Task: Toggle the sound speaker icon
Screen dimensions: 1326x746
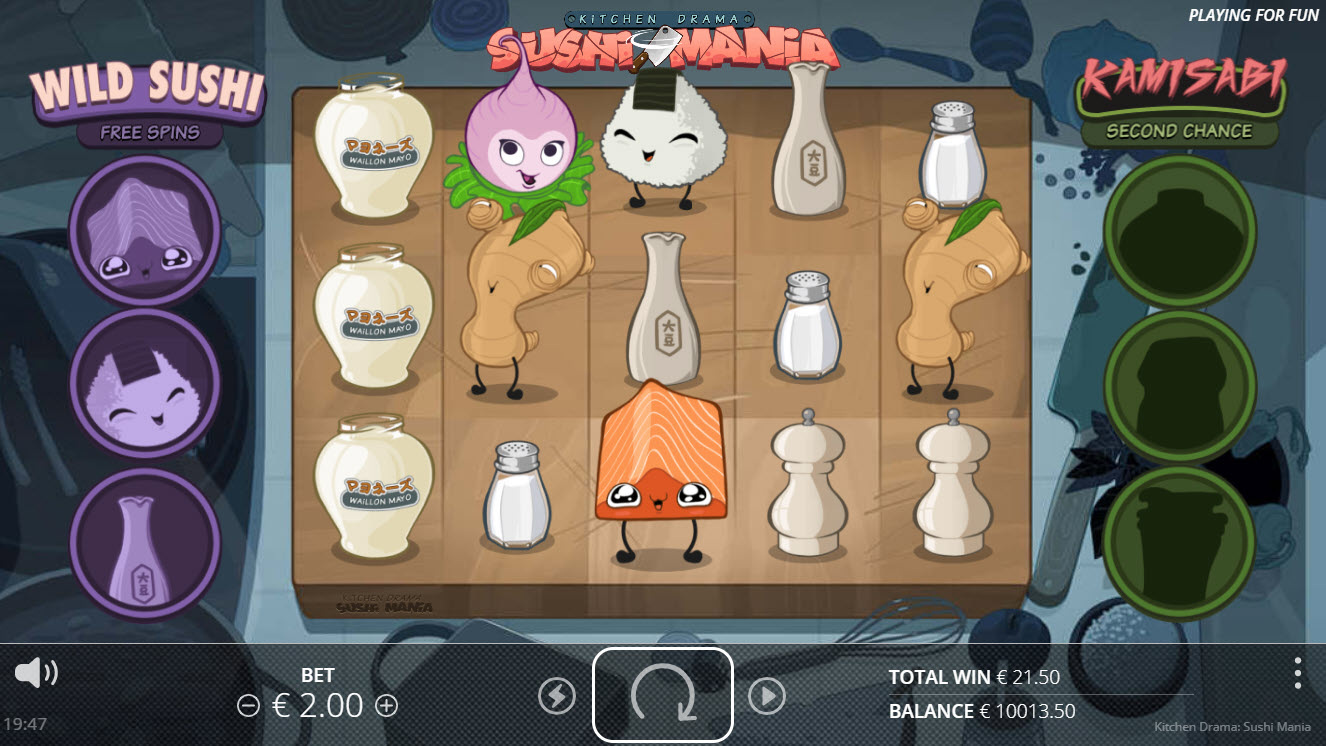Action: [36, 673]
